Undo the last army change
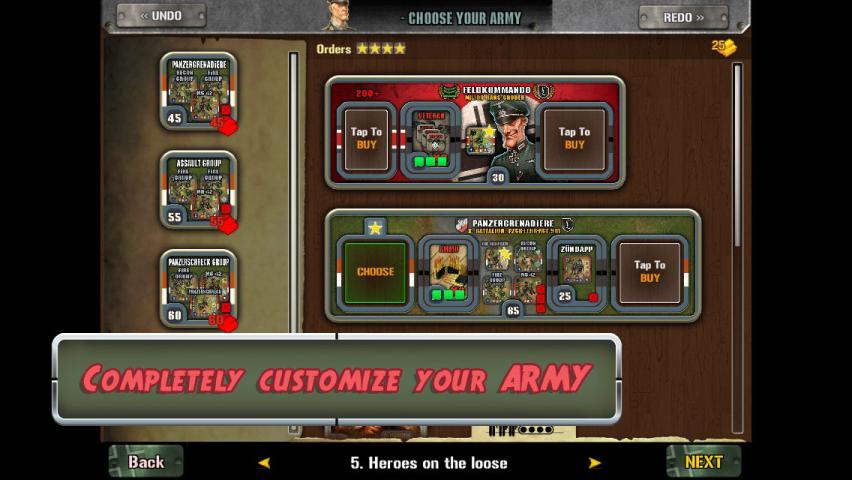 click(160, 16)
